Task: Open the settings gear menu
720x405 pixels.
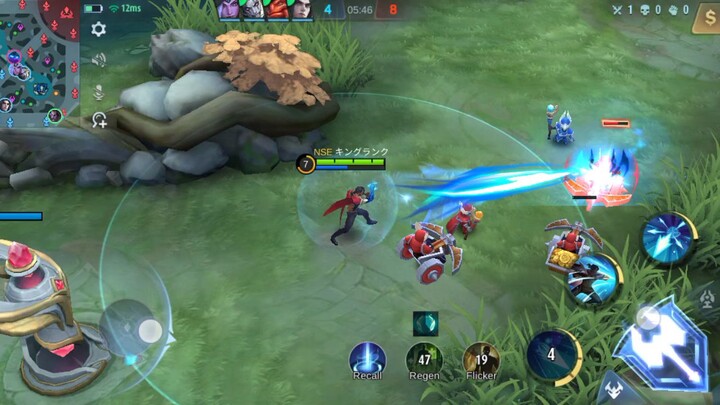Action: point(98,29)
